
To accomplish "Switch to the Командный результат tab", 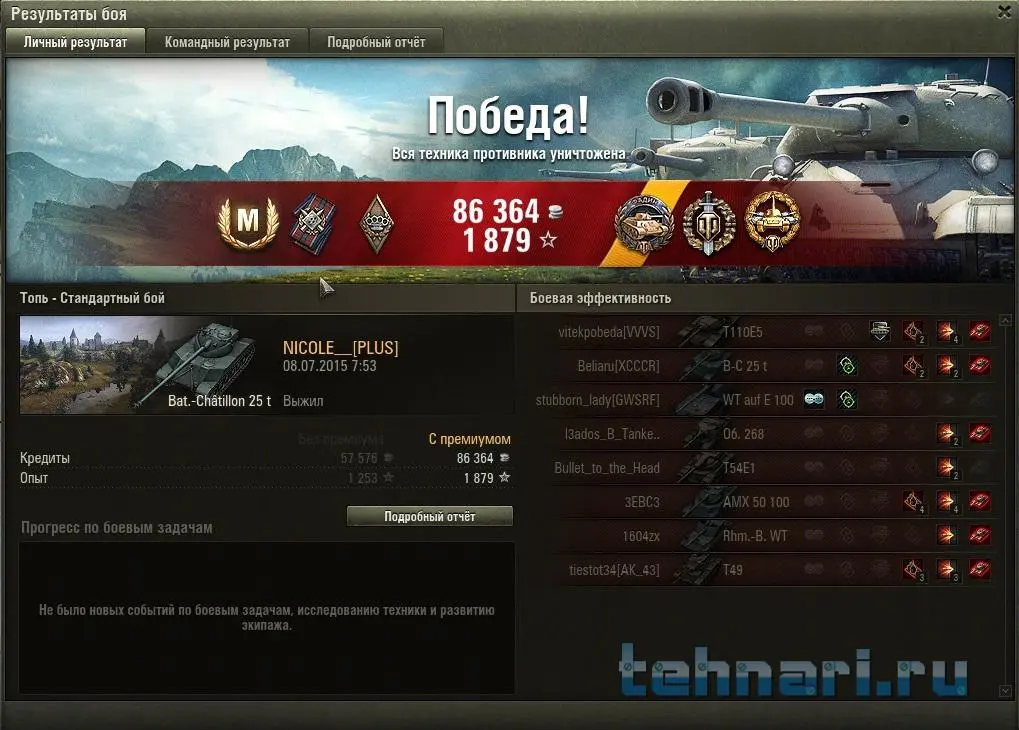I will [x=227, y=42].
